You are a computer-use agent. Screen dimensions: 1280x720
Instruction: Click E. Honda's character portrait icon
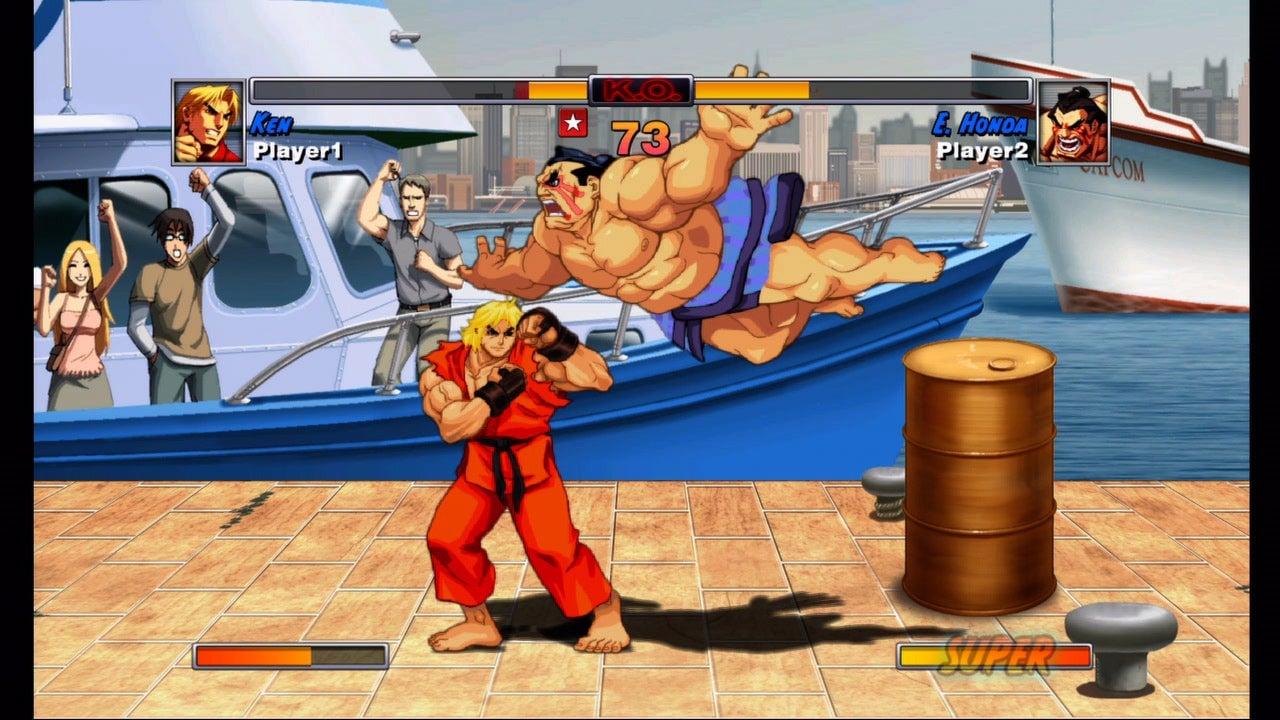tap(1074, 120)
